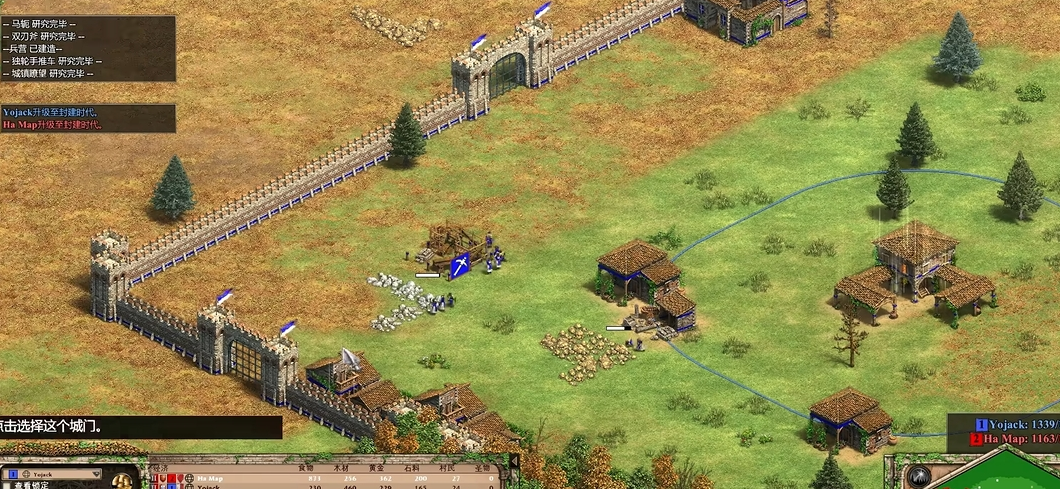Toggle the lock view checkbox
The height and width of the screenshot is (489, 1060).
tap(6, 486)
